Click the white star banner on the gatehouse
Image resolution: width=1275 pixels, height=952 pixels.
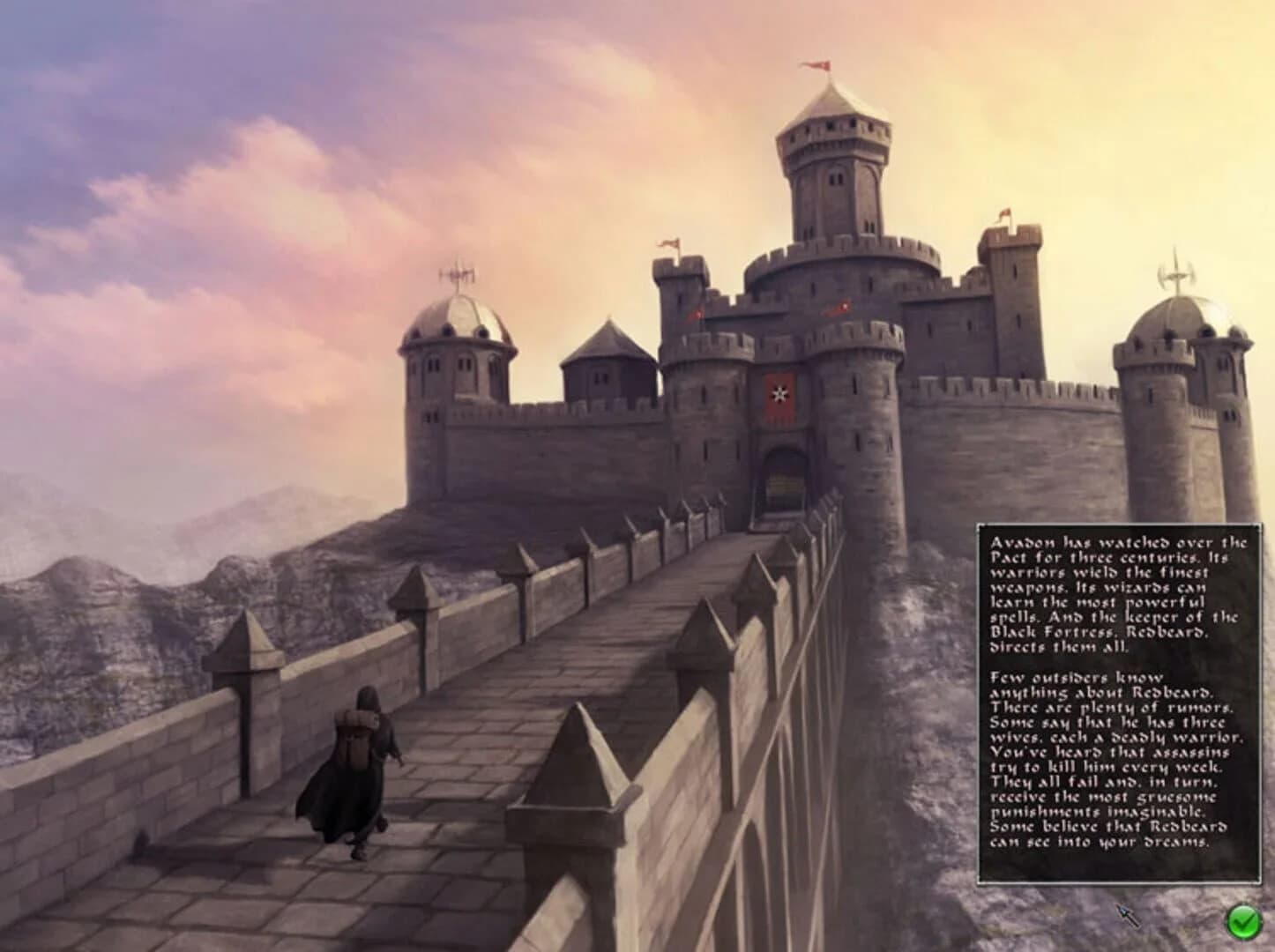point(779,394)
